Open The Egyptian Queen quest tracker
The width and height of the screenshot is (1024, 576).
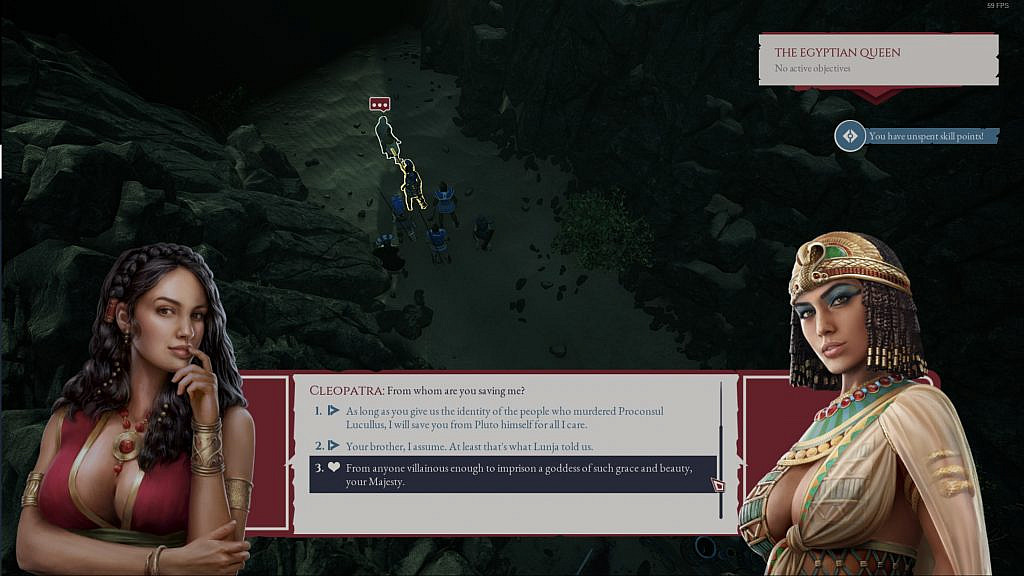click(x=877, y=59)
